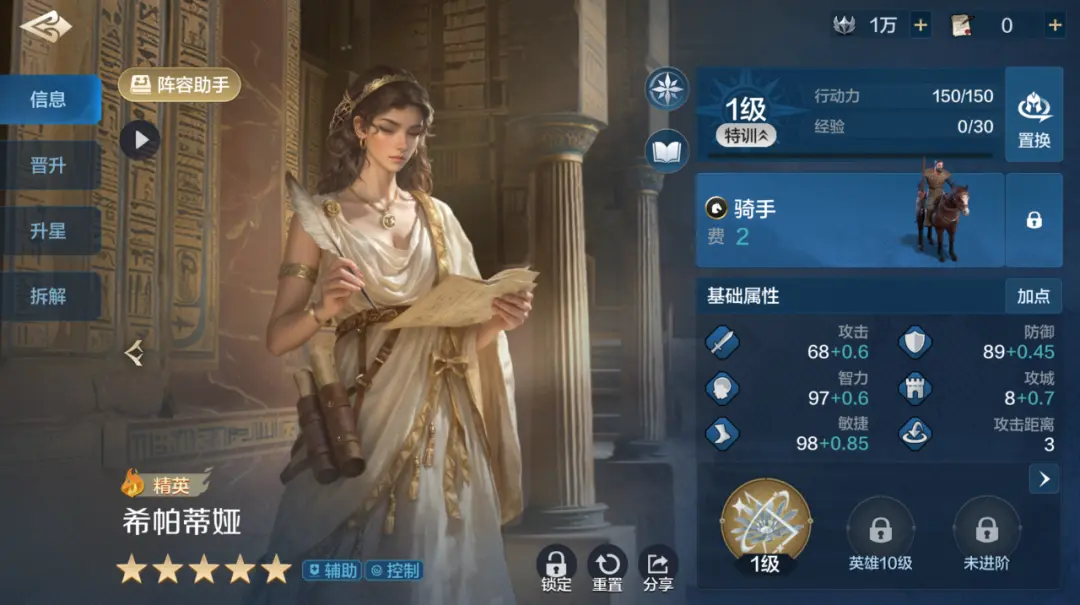Open the 晋升 tab
Image resolution: width=1080 pixels, height=605 pixels.
(49, 165)
